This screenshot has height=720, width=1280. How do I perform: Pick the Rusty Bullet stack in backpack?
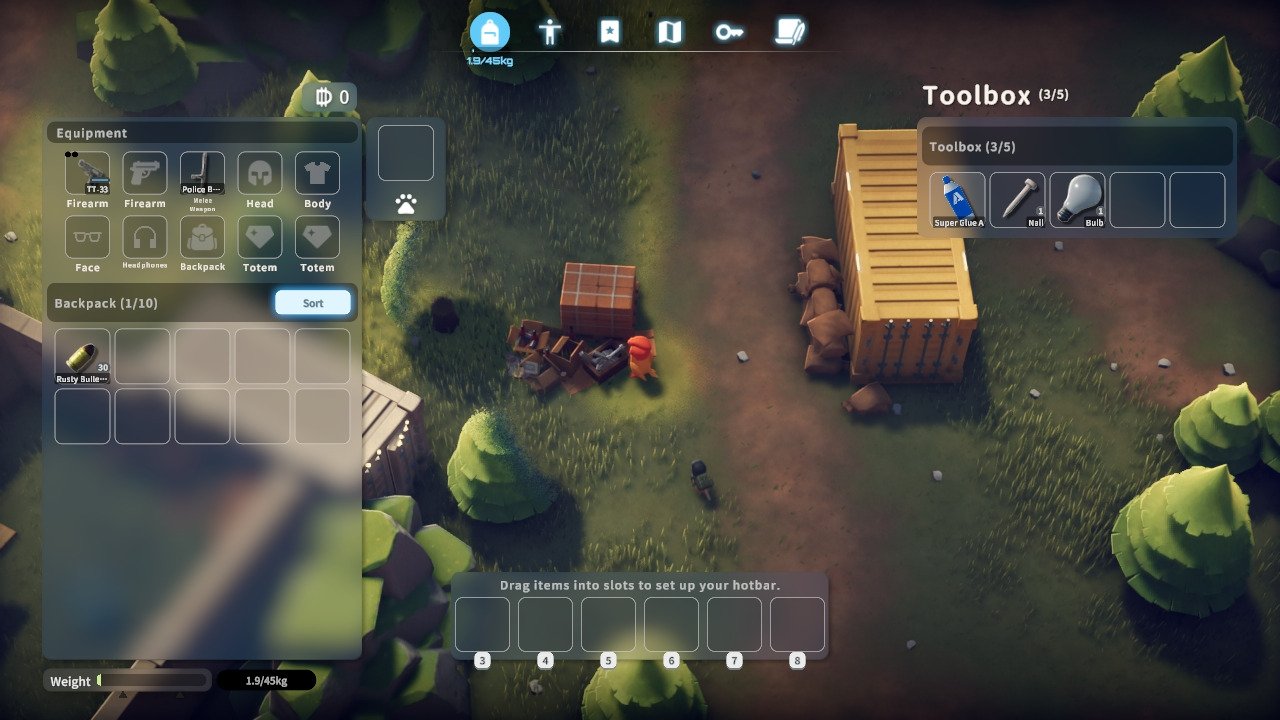pos(82,357)
